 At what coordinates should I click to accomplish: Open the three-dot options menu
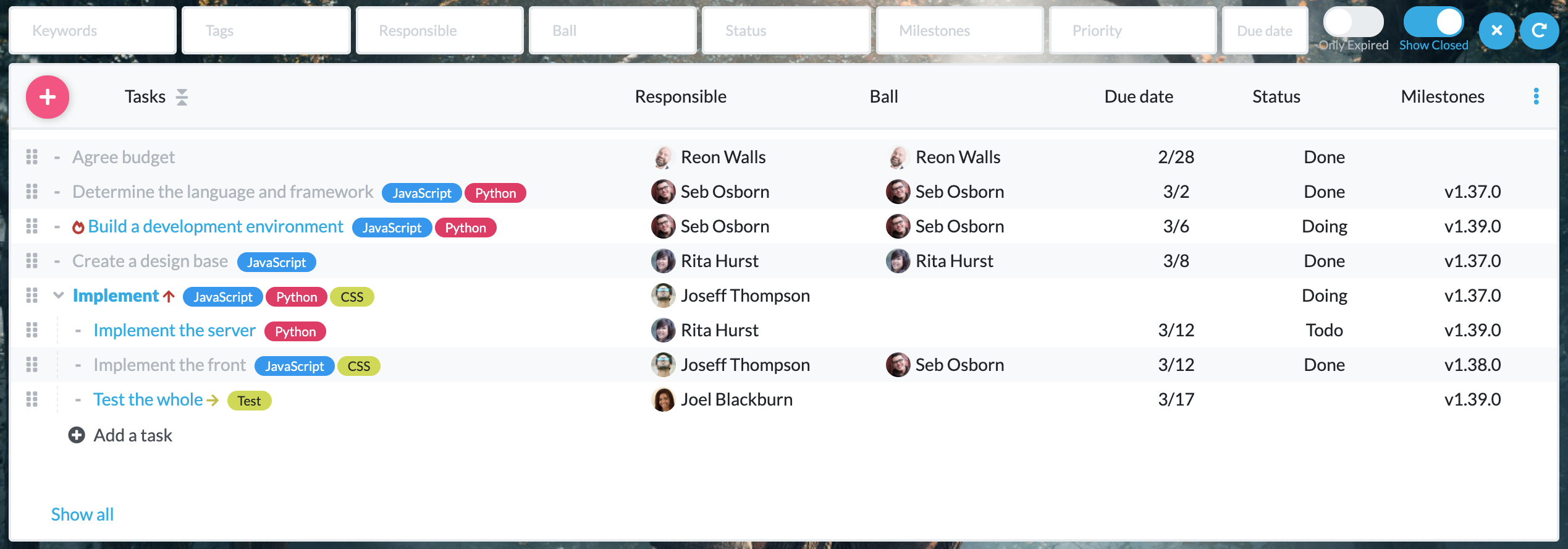(1536, 96)
